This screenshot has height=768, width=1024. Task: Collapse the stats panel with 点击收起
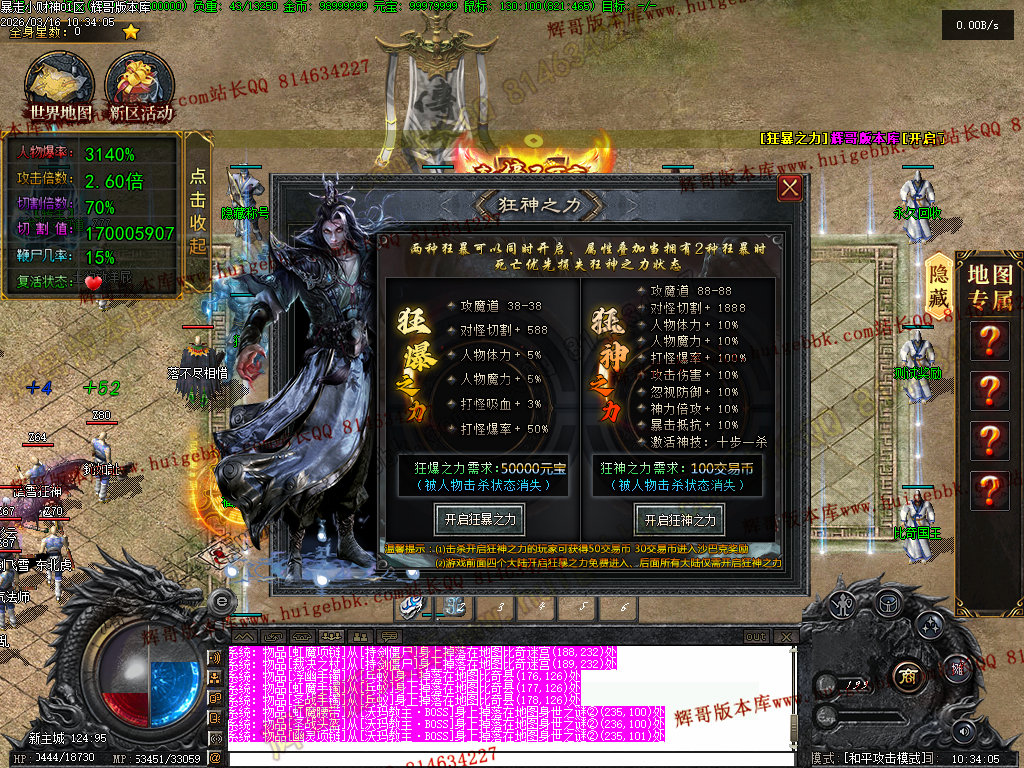pos(198,197)
